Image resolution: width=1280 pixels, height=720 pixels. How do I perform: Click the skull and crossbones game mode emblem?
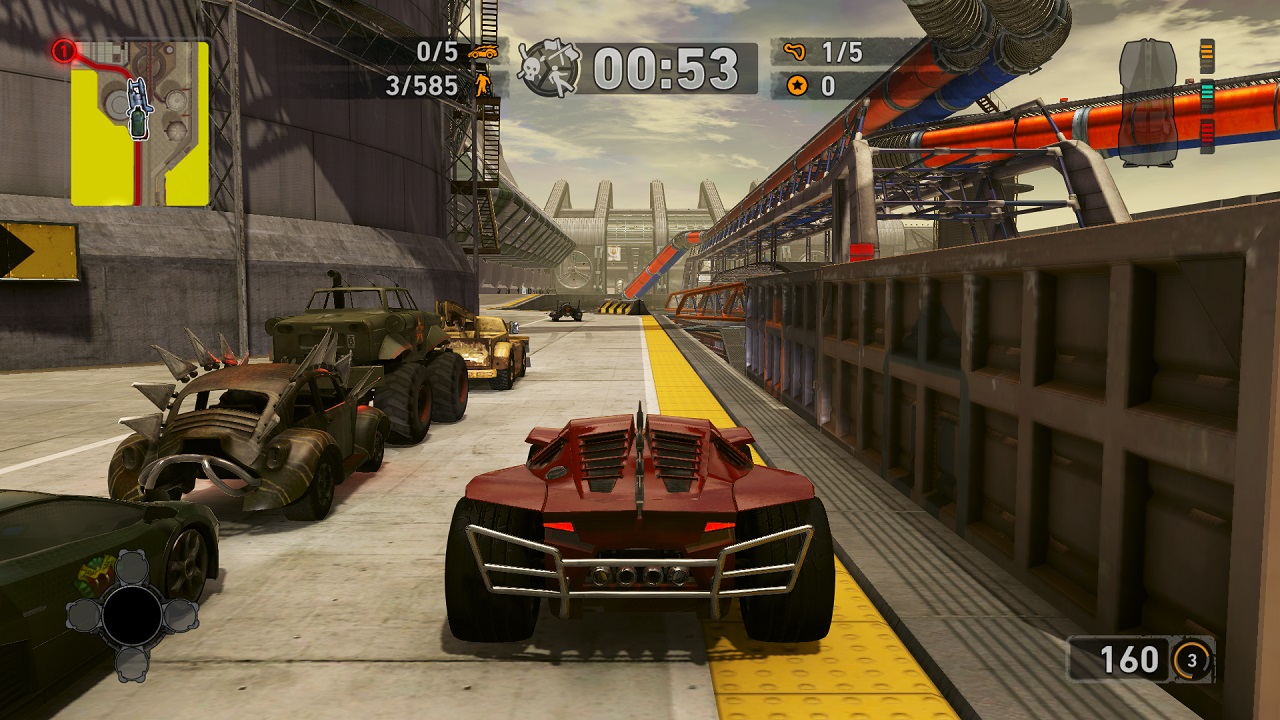(x=549, y=68)
